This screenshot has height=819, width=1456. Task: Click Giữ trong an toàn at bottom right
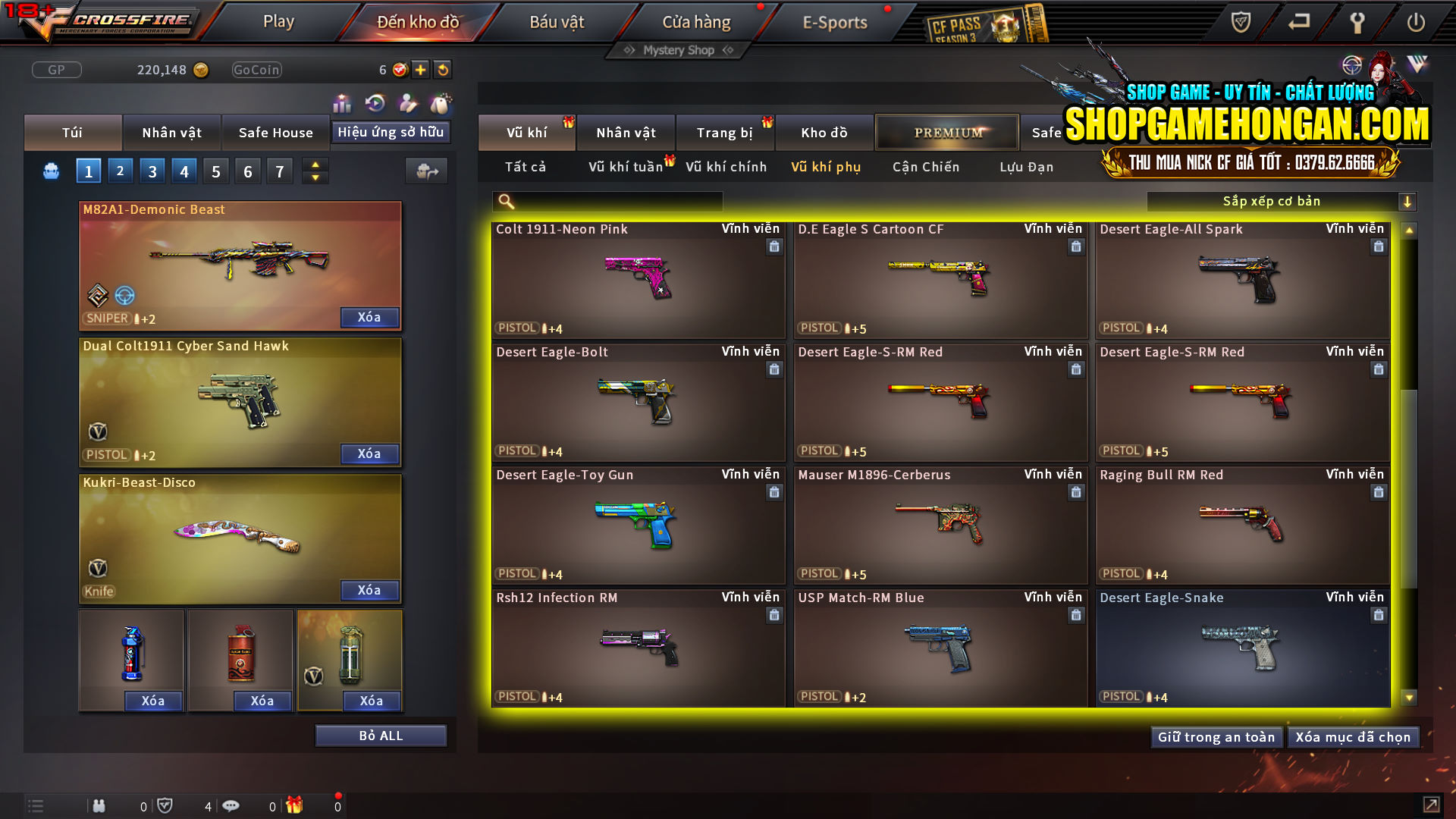tap(1216, 736)
